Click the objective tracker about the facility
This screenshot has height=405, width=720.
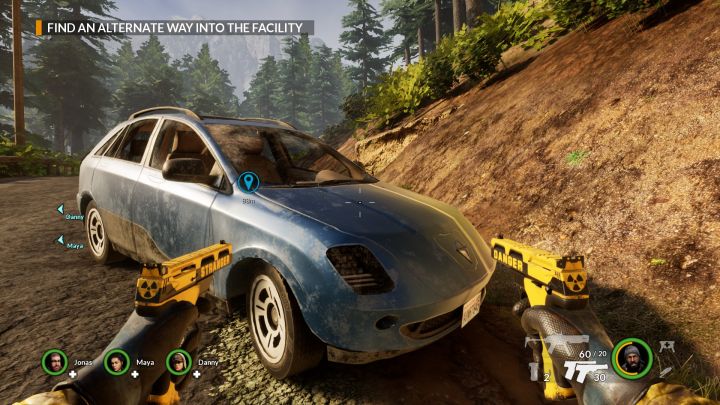[x=175, y=28]
